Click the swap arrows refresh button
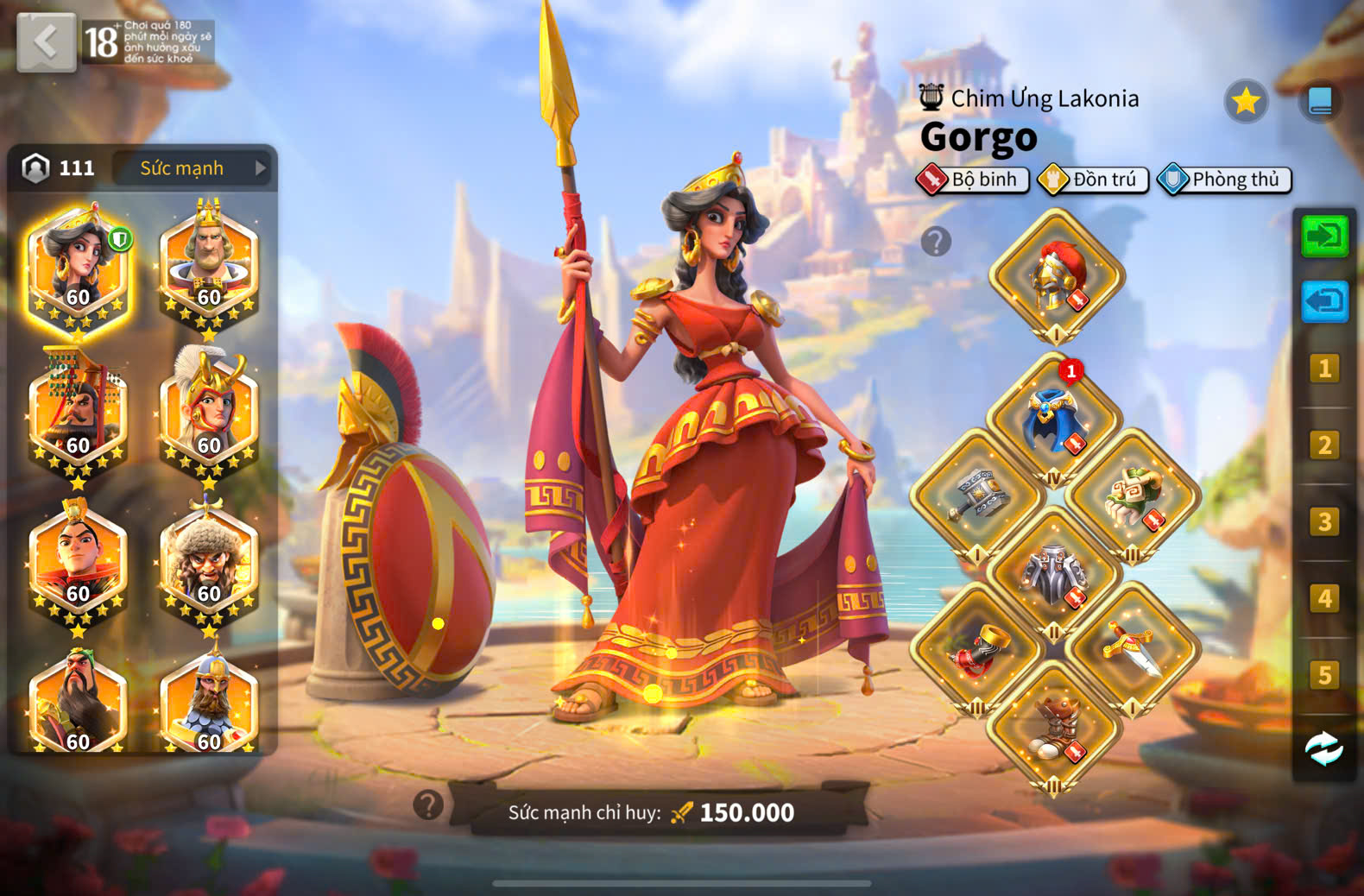 pos(1324,748)
